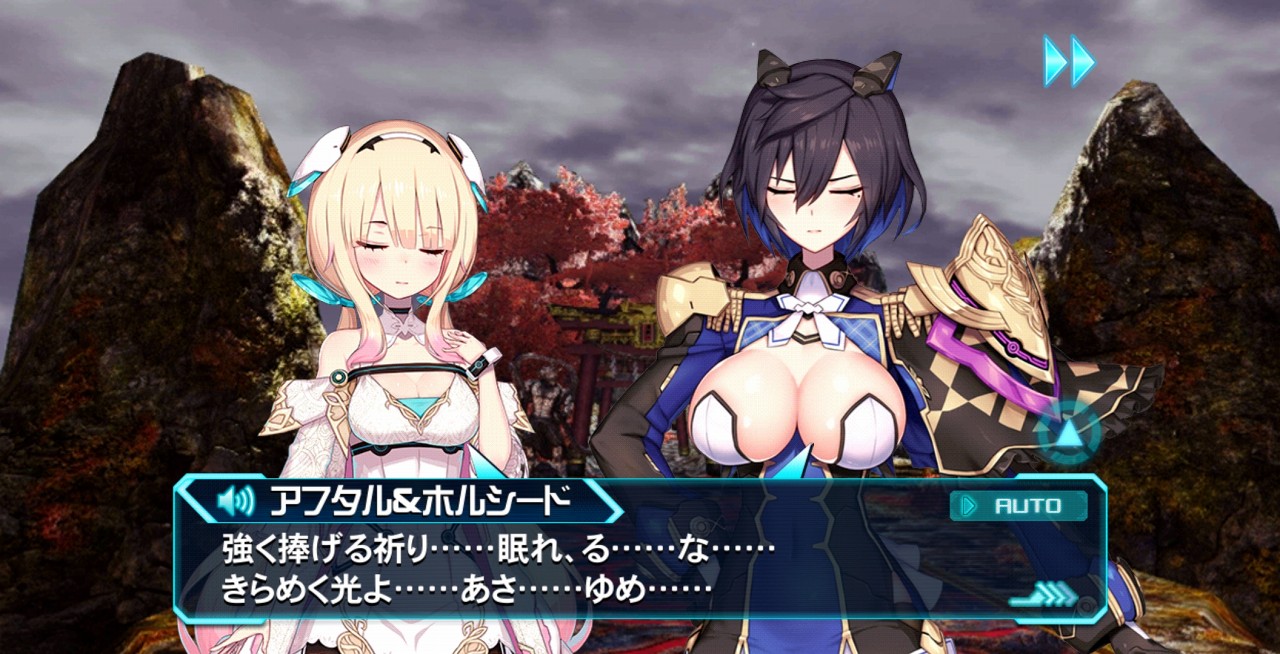Advance dialogue using the triple-arrow indicator
The image size is (1280, 654).
(1045, 597)
